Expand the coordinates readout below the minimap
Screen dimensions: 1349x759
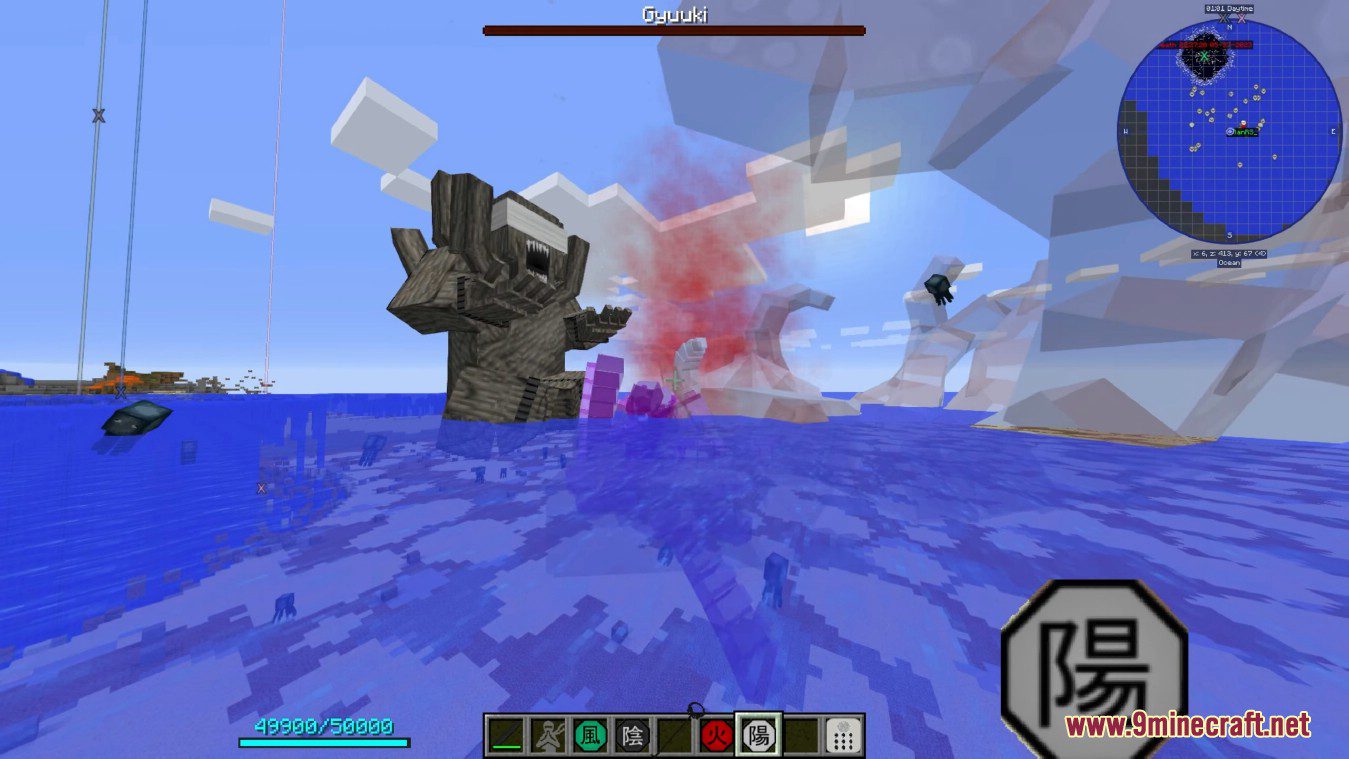tap(1229, 254)
